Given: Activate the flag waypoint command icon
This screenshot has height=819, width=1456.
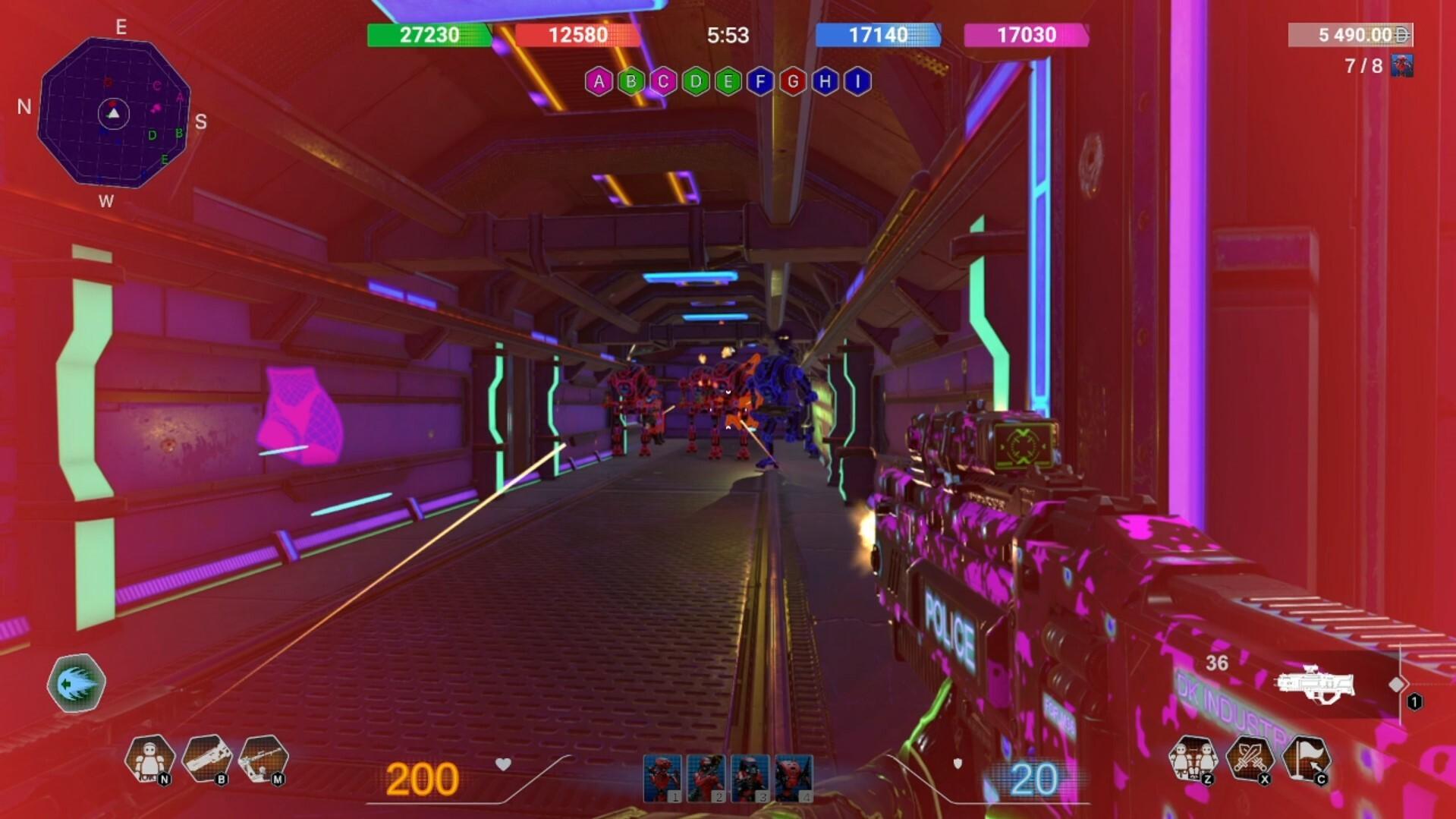Looking at the screenshot, I should 1307,758.
